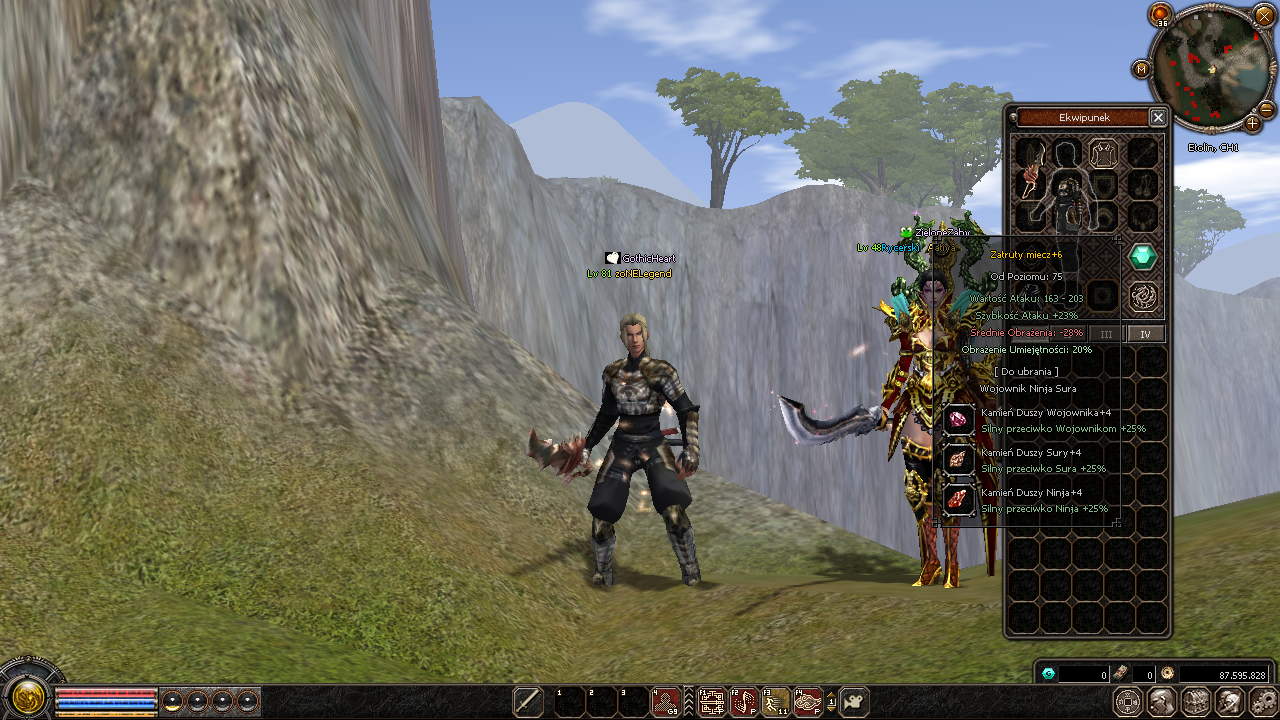Open the dragon emblem button in inventory
The width and height of the screenshot is (1280, 720).
[x=1143, y=296]
